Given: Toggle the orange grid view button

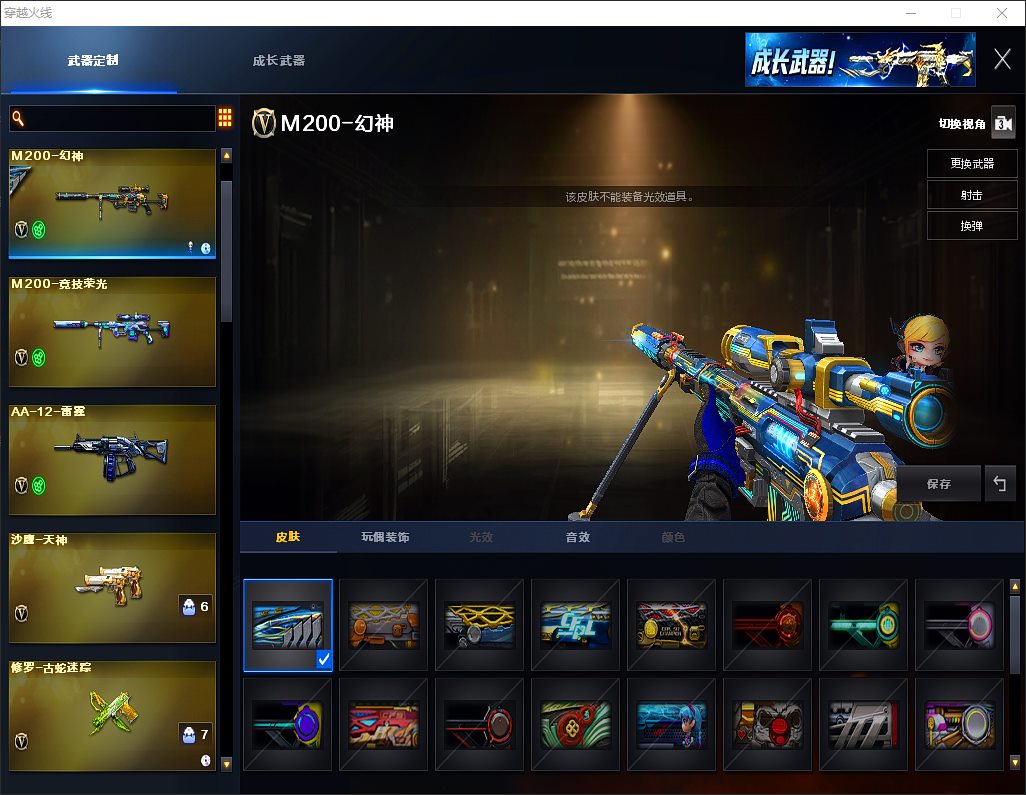Looking at the screenshot, I should click(225, 118).
